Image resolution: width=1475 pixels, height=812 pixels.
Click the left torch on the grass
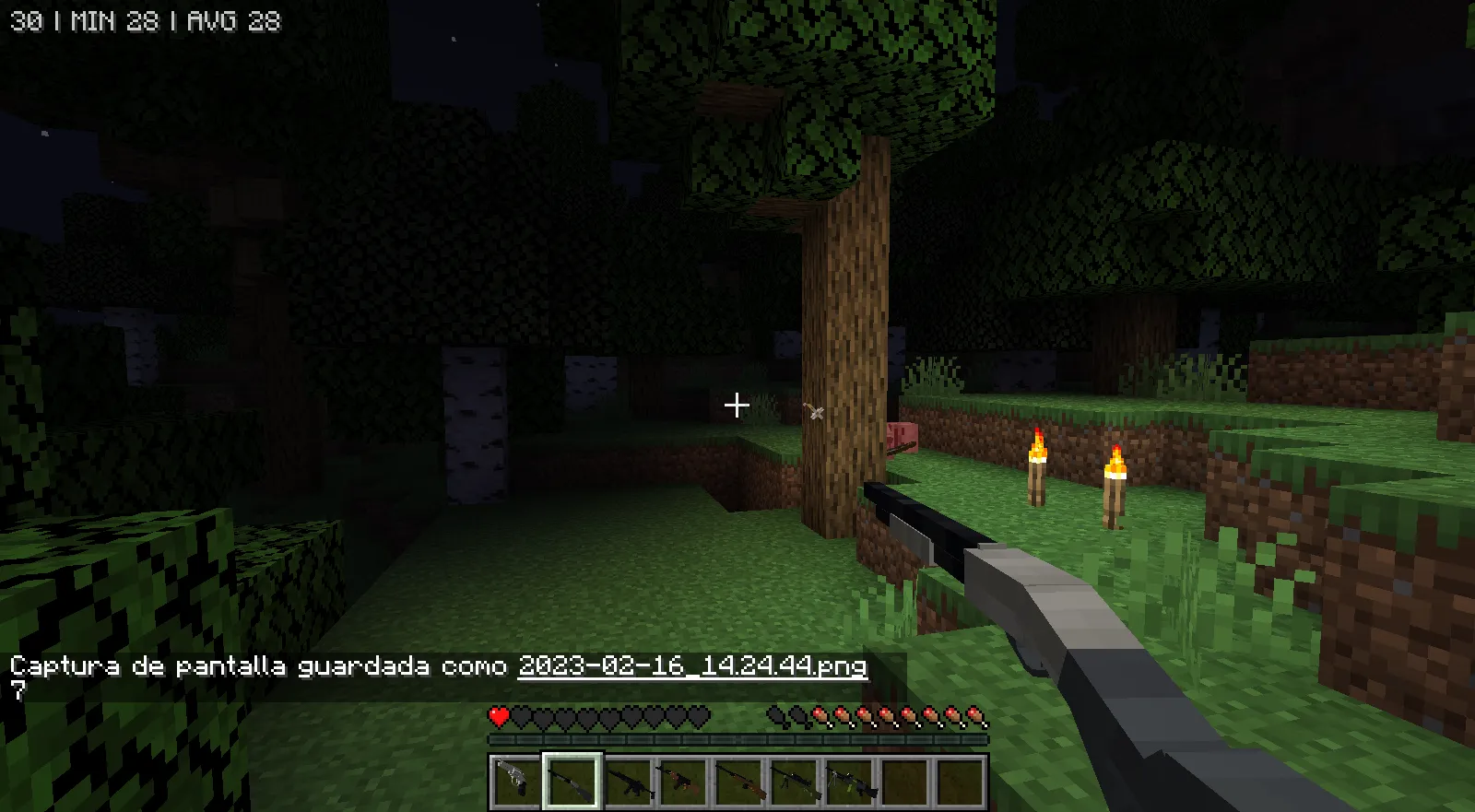point(1038,468)
